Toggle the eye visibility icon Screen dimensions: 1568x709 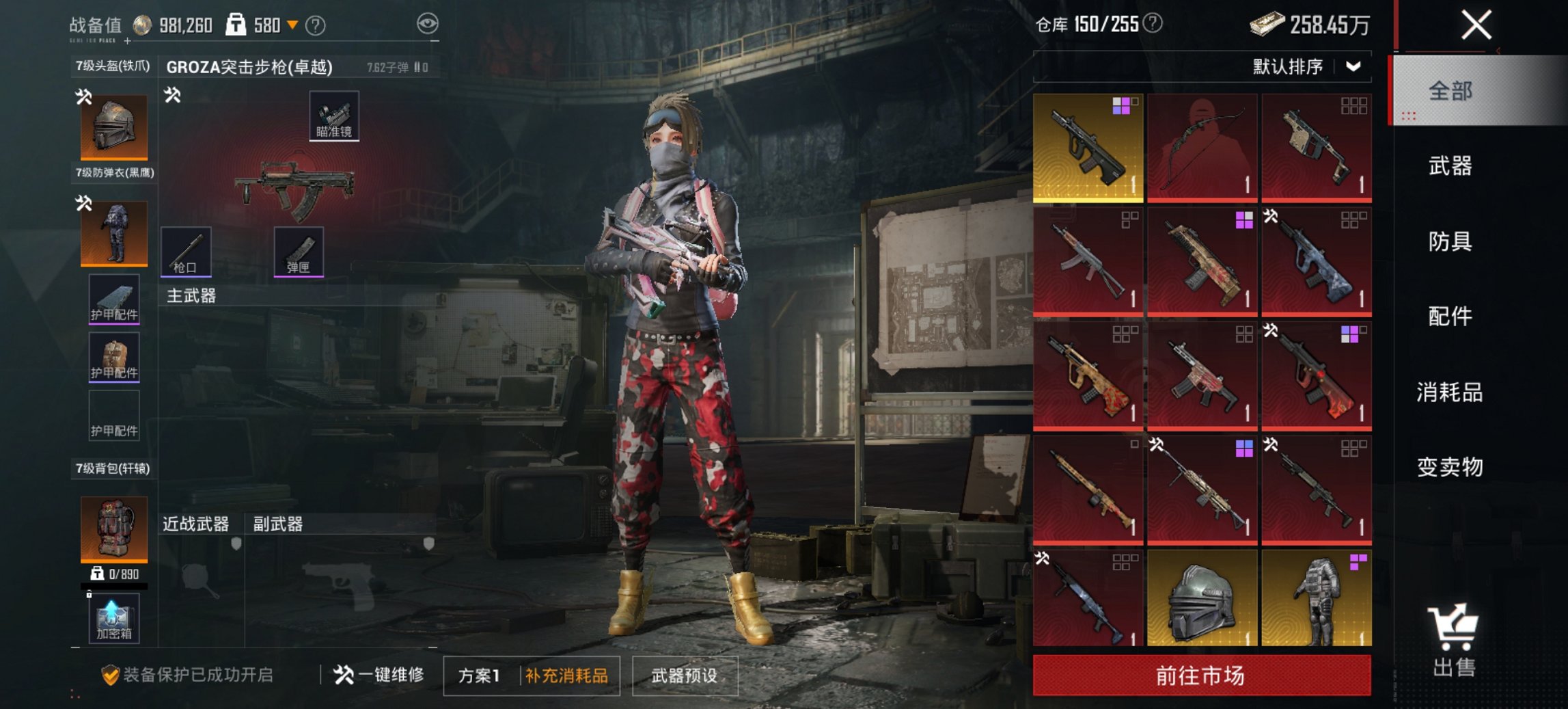click(428, 24)
